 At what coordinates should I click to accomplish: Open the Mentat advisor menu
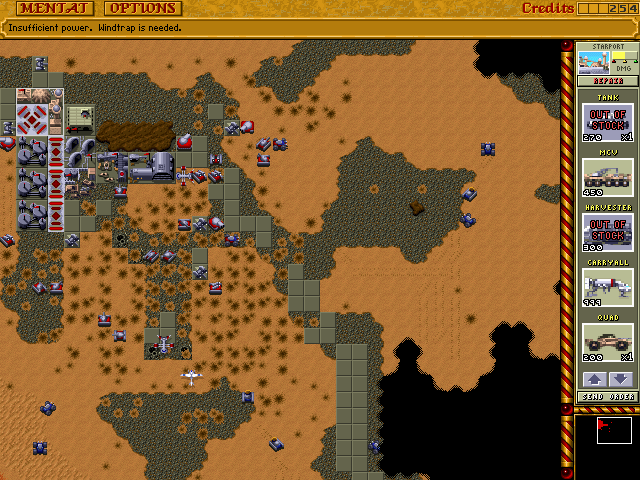click(x=48, y=8)
